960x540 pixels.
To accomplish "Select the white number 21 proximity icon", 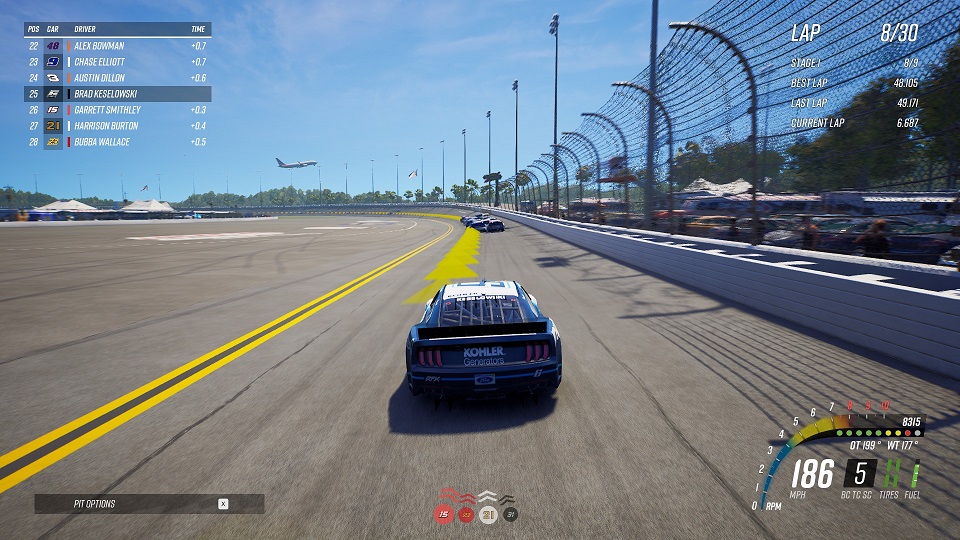I will [488, 514].
